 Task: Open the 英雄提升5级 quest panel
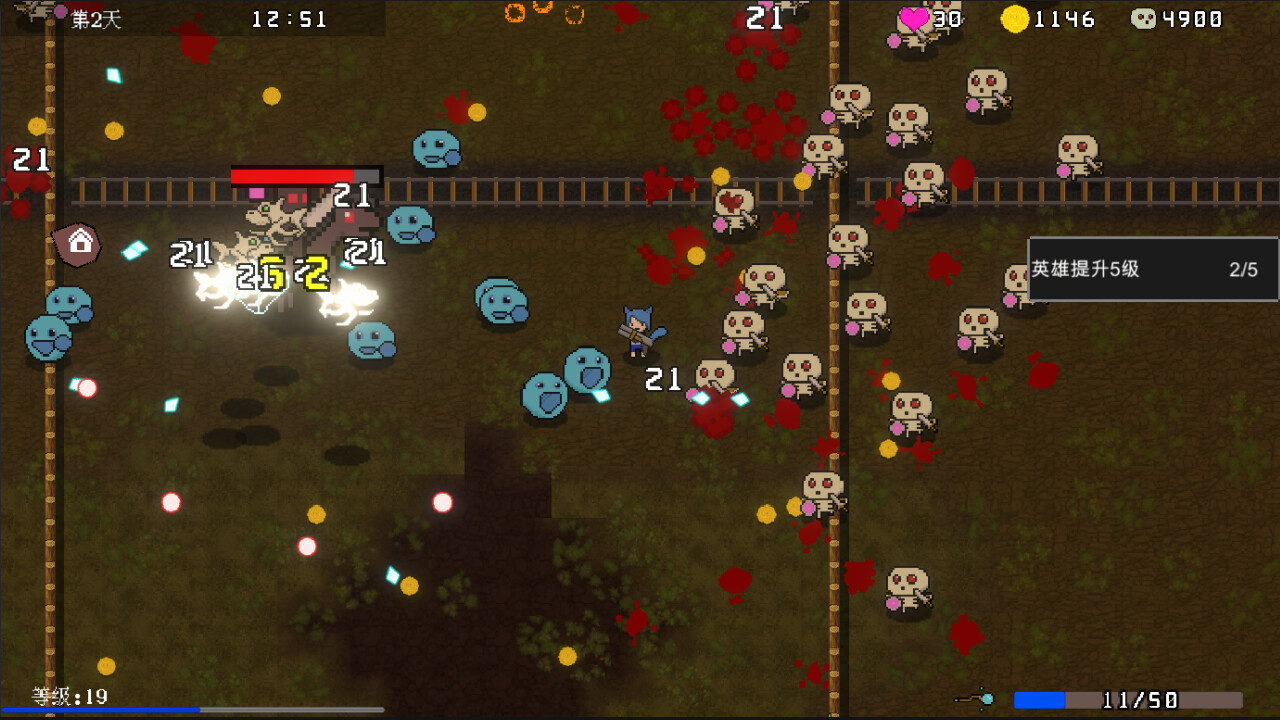[x=1150, y=268]
